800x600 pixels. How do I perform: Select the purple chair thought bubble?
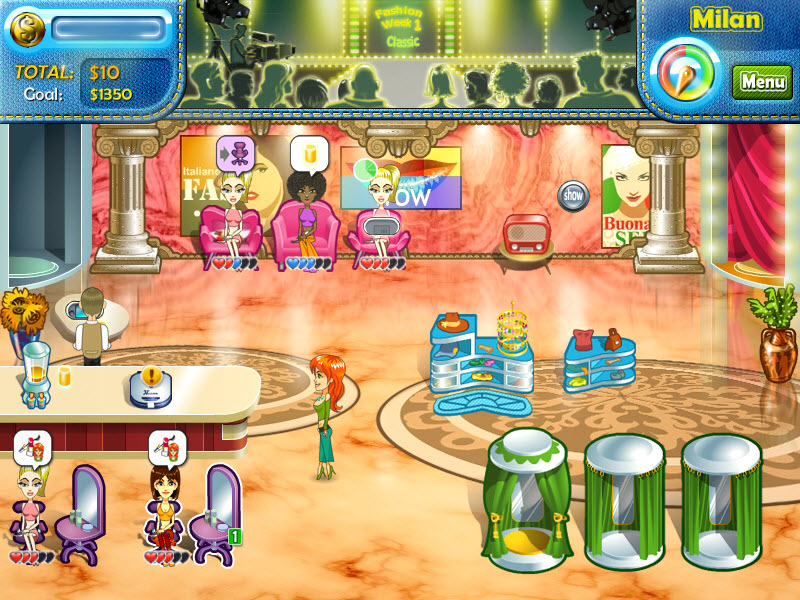pos(236,153)
